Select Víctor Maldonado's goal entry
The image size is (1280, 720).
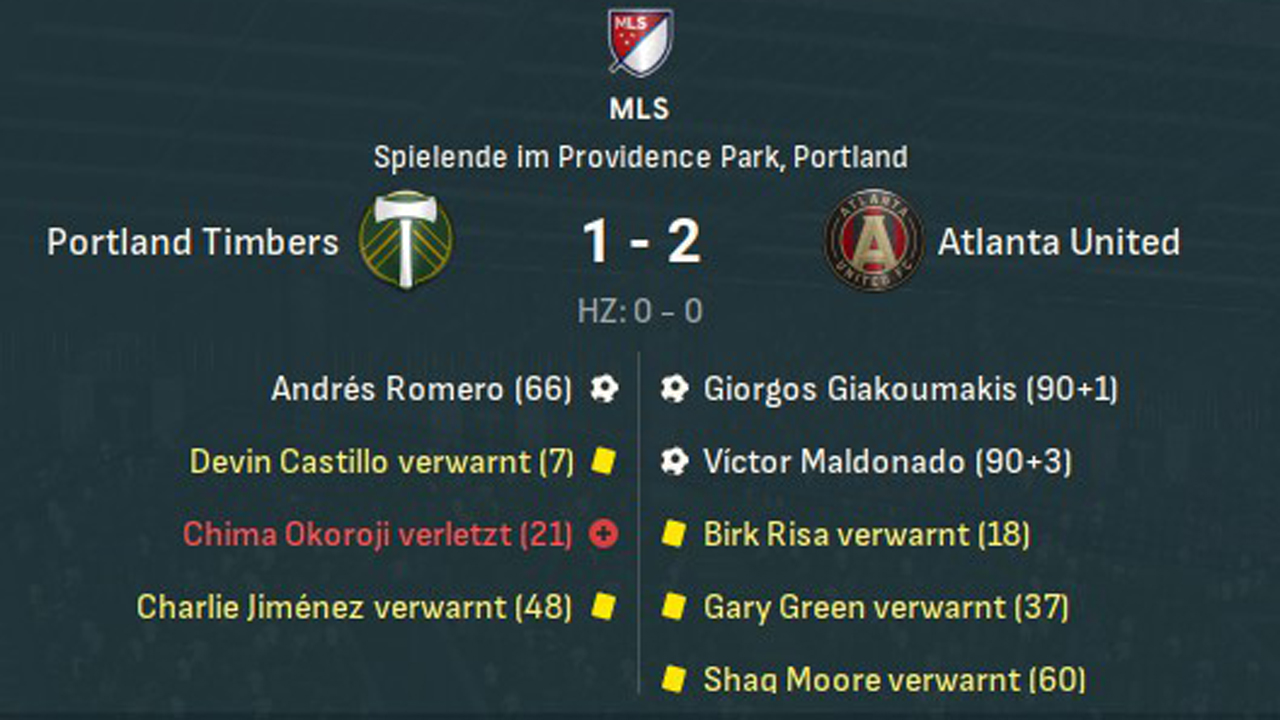point(887,461)
